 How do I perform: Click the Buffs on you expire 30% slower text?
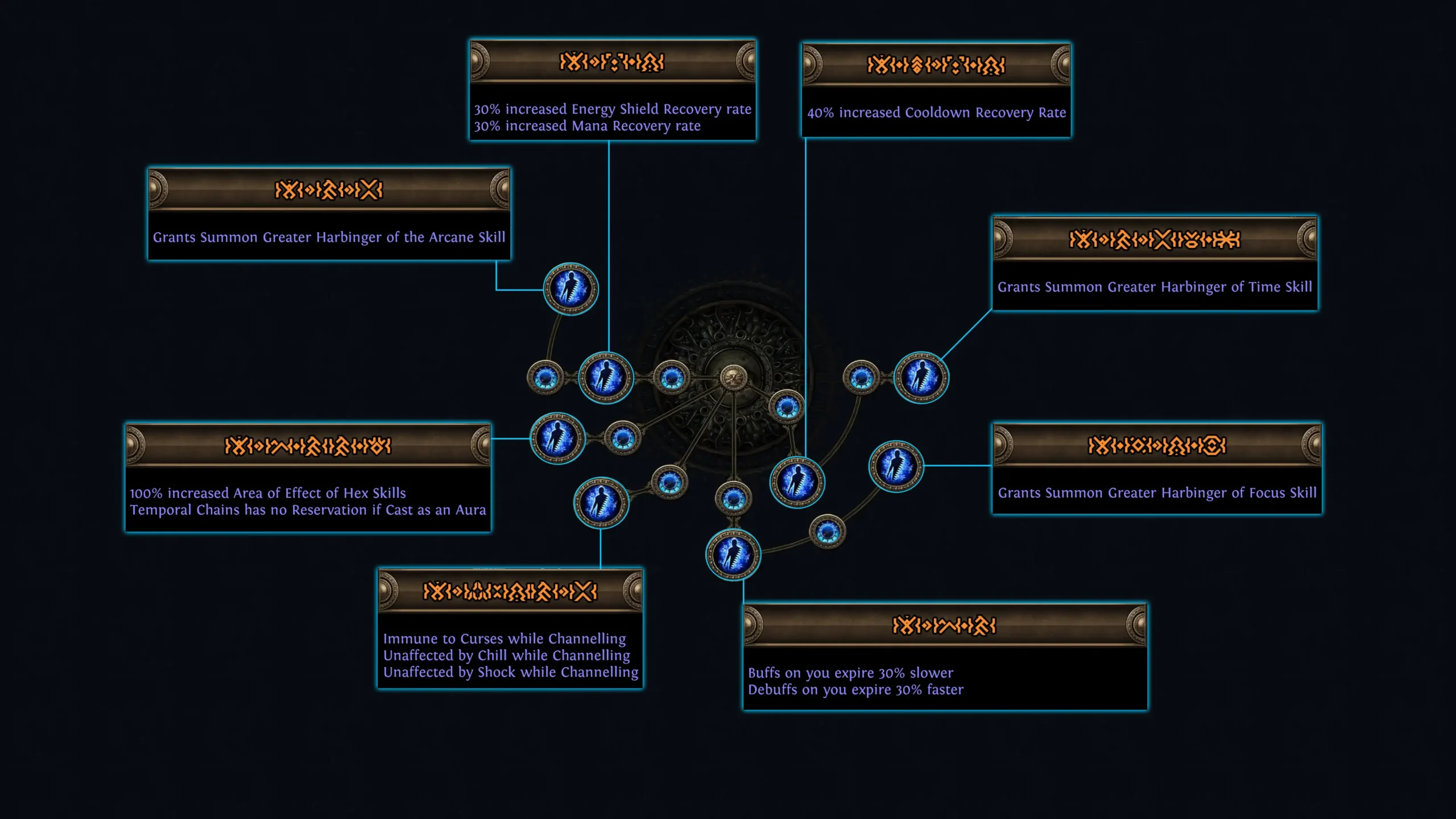(x=850, y=673)
